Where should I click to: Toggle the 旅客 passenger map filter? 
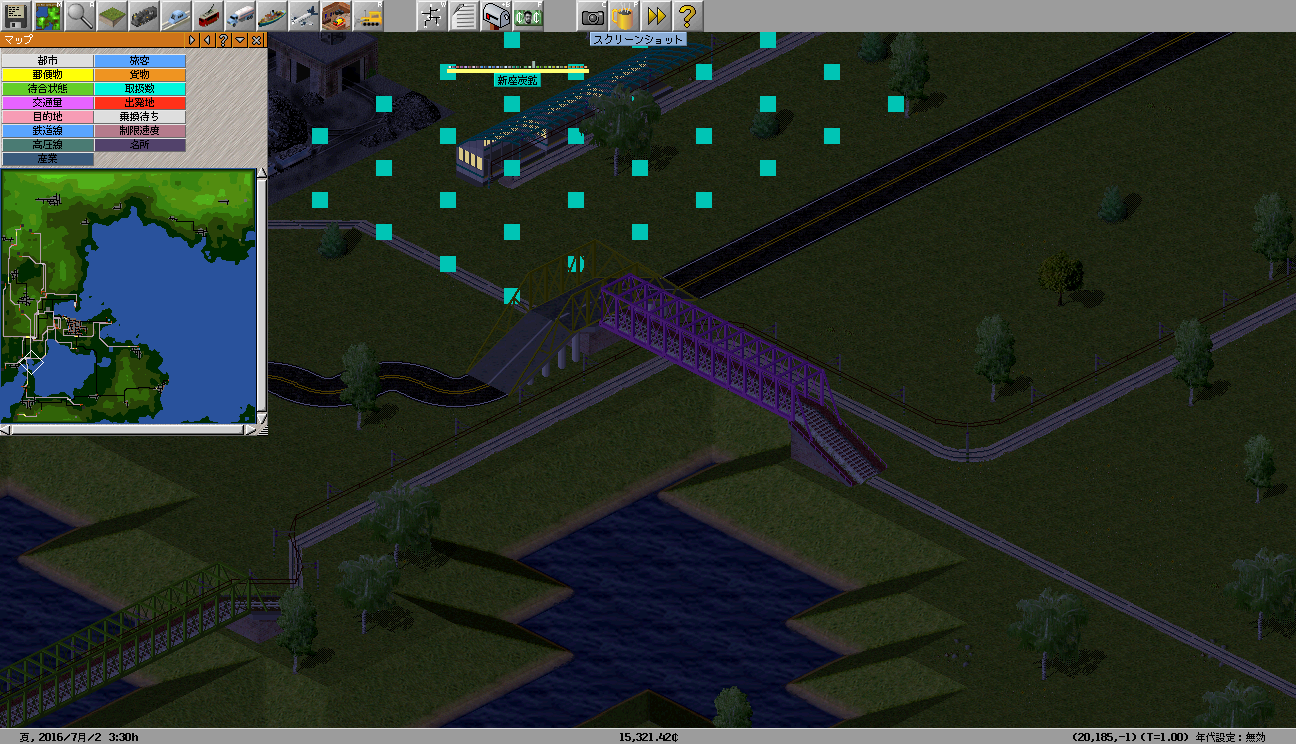click(x=140, y=61)
